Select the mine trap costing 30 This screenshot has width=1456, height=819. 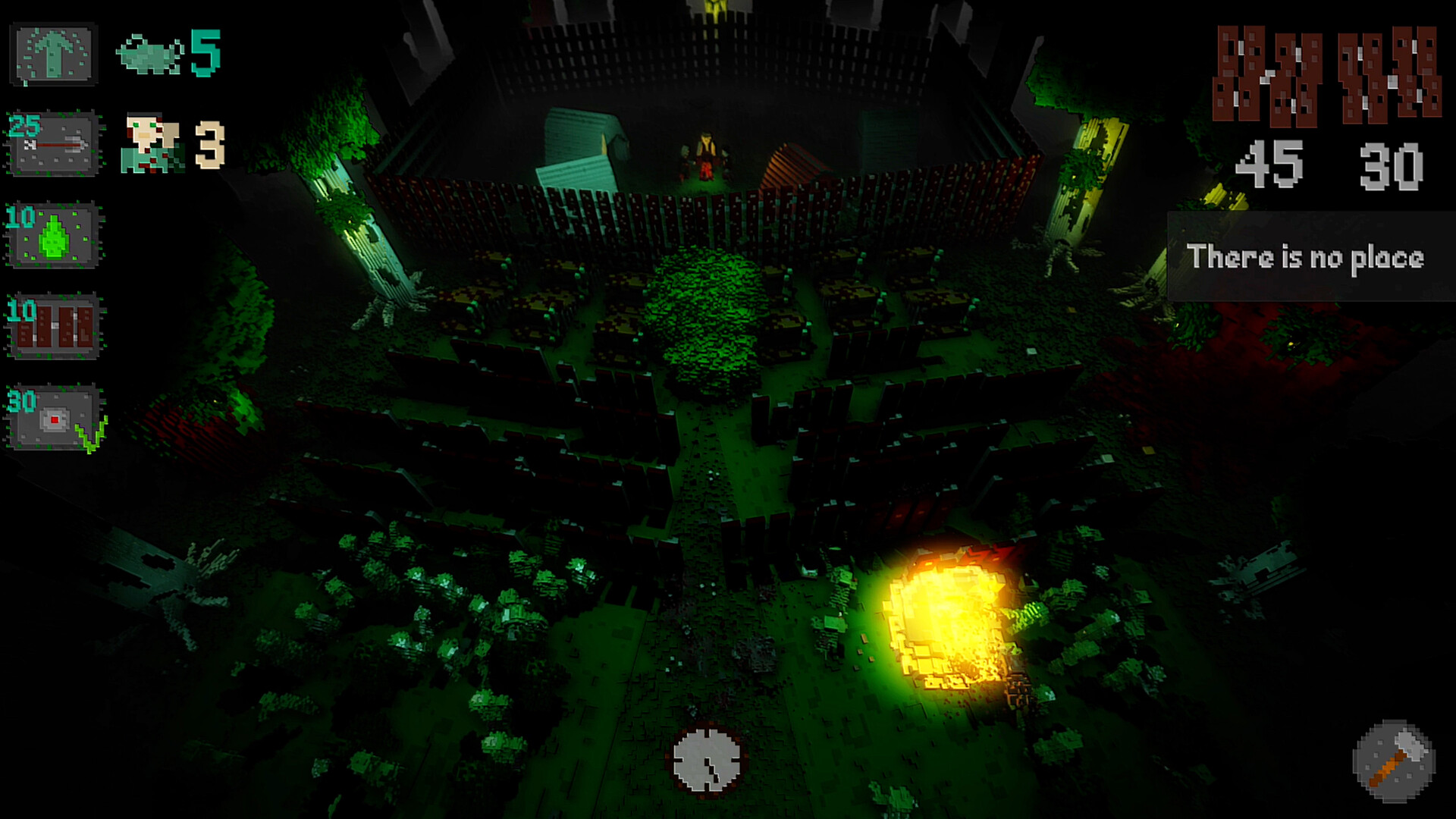click(53, 413)
